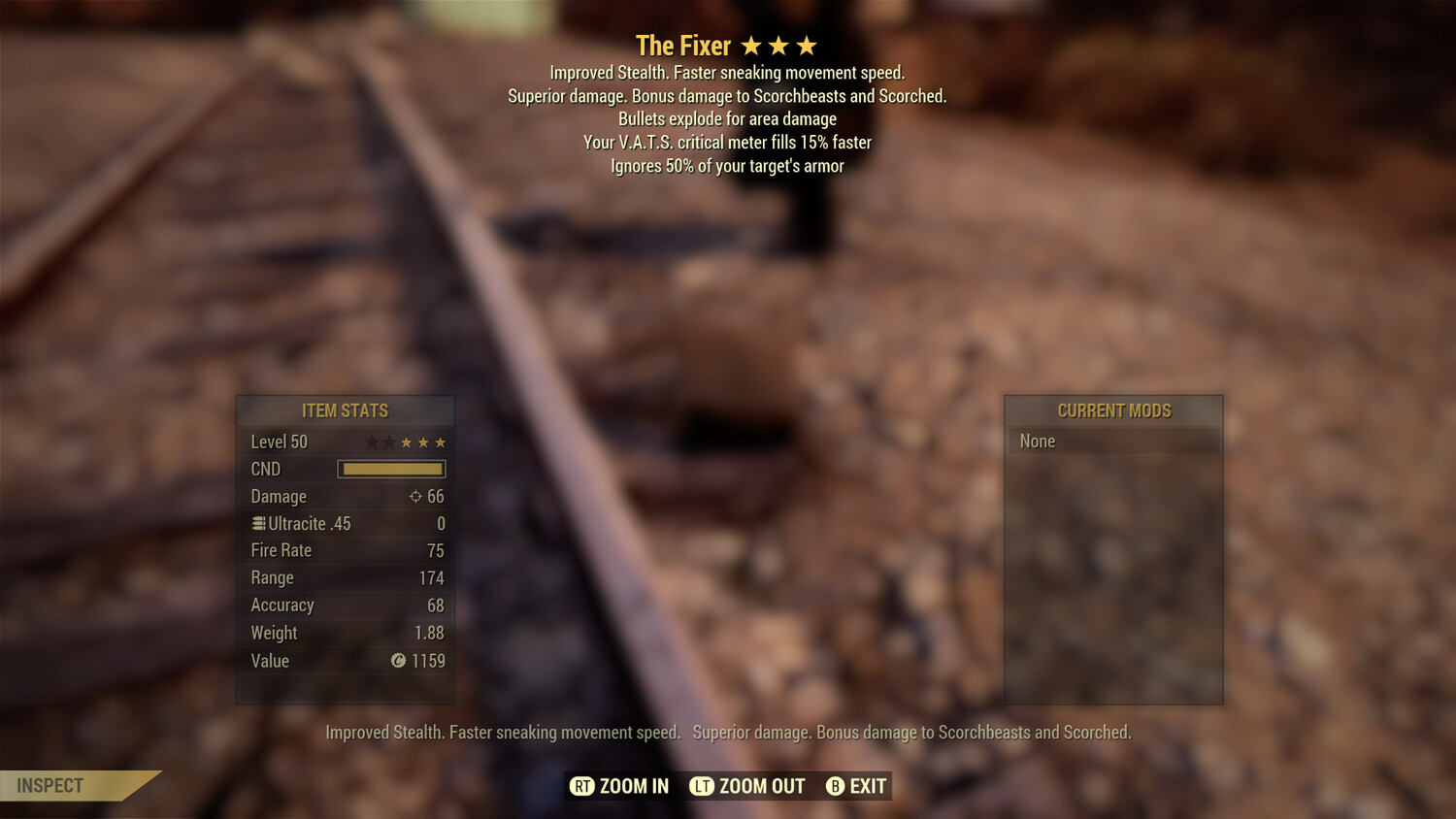Select the third star in the title rating

tap(807, 45)
